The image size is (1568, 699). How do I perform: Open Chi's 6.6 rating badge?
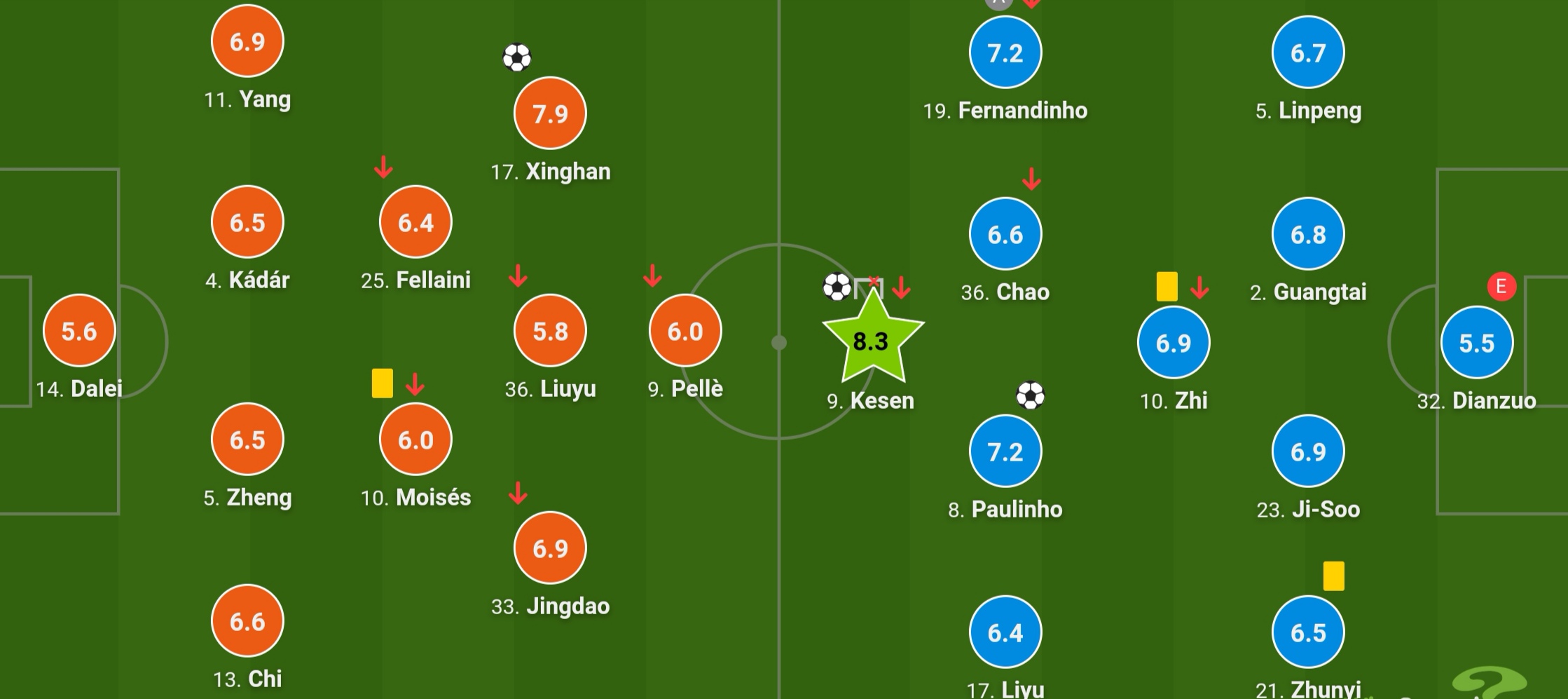pyautogui.click(x=247, y=621)
